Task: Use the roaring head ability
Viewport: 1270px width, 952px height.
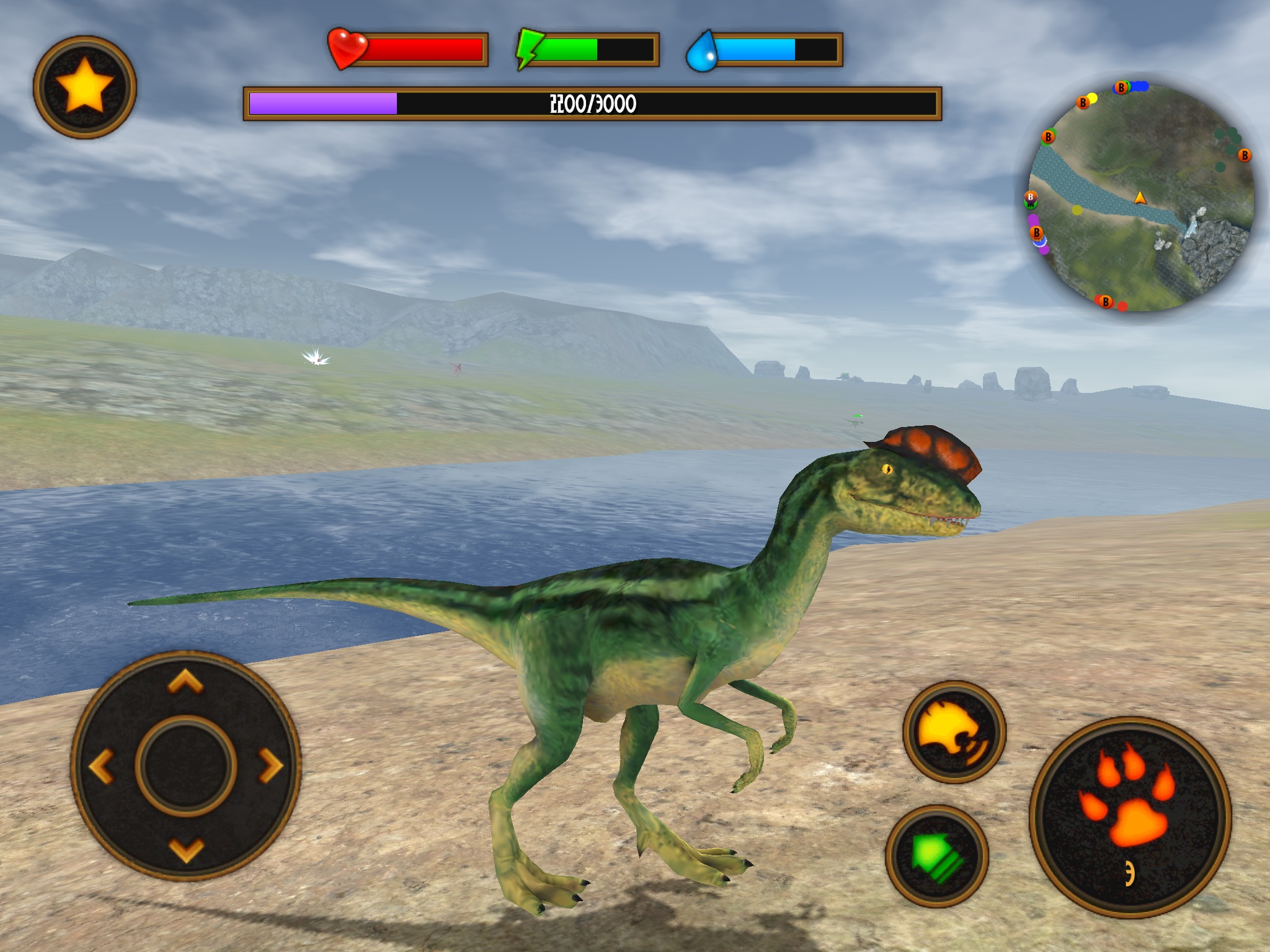Action: [954, 732]
